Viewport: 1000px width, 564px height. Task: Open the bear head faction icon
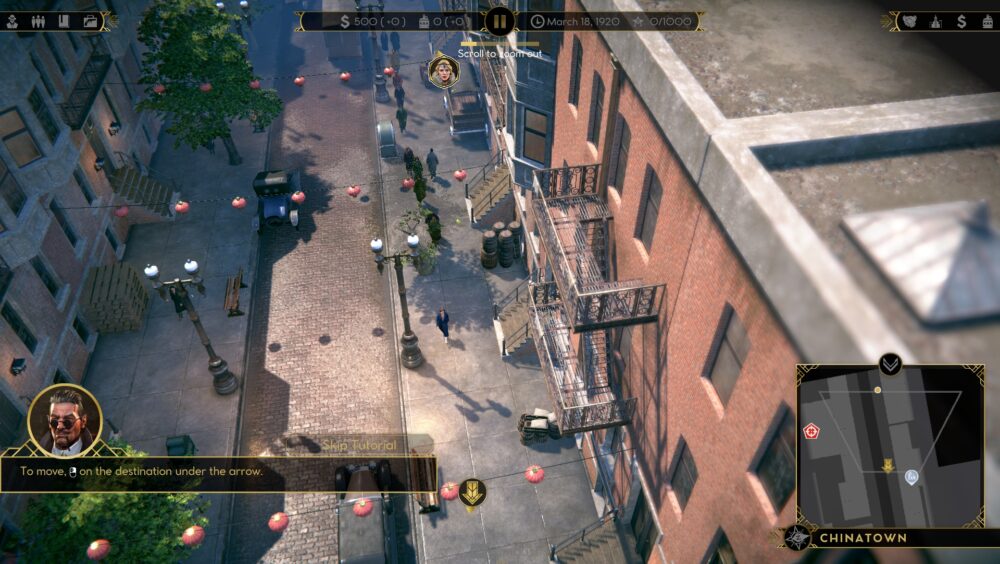pos(909,20)
